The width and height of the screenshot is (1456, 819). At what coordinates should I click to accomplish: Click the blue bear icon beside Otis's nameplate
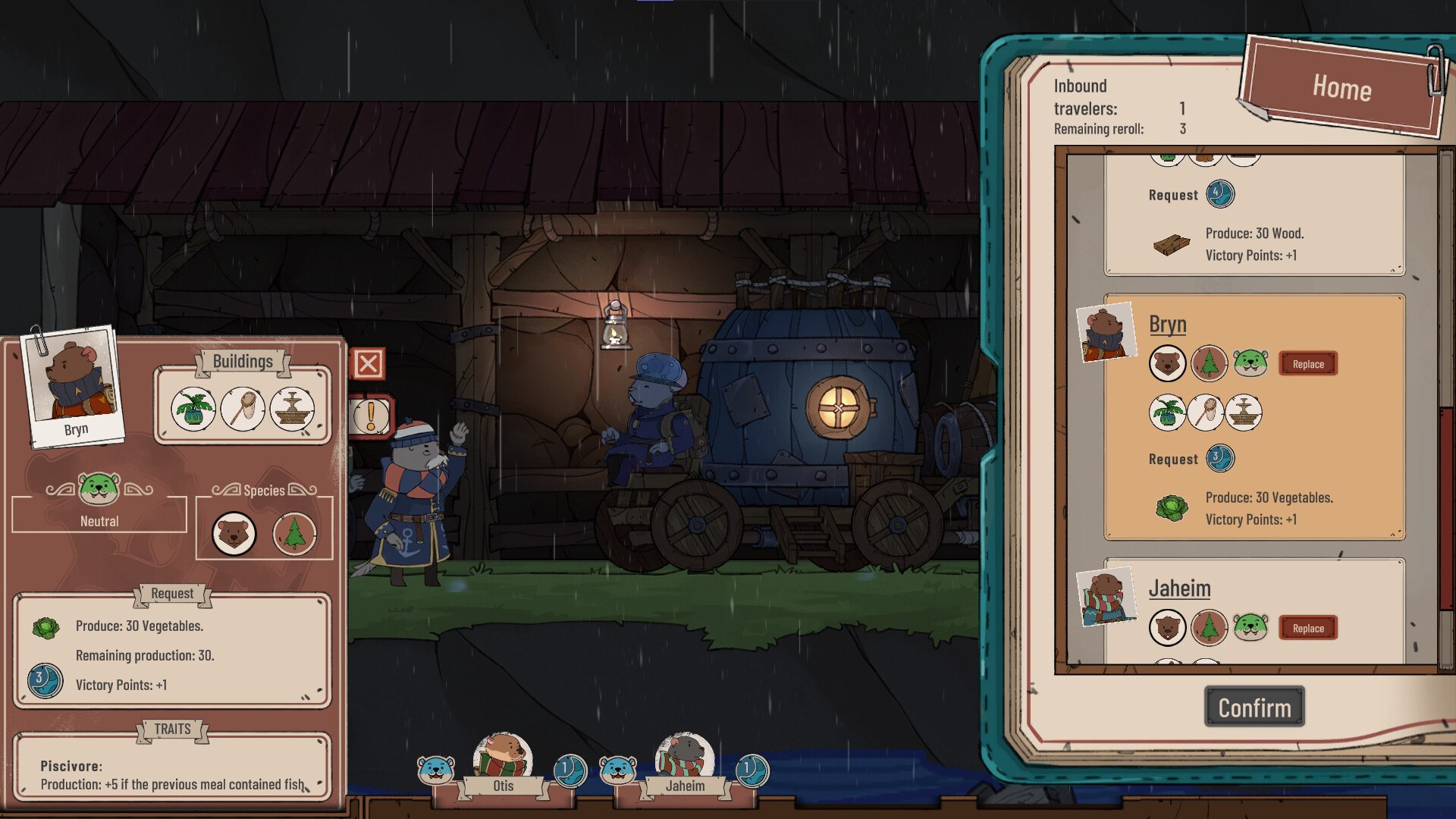[x=435, y=769]
